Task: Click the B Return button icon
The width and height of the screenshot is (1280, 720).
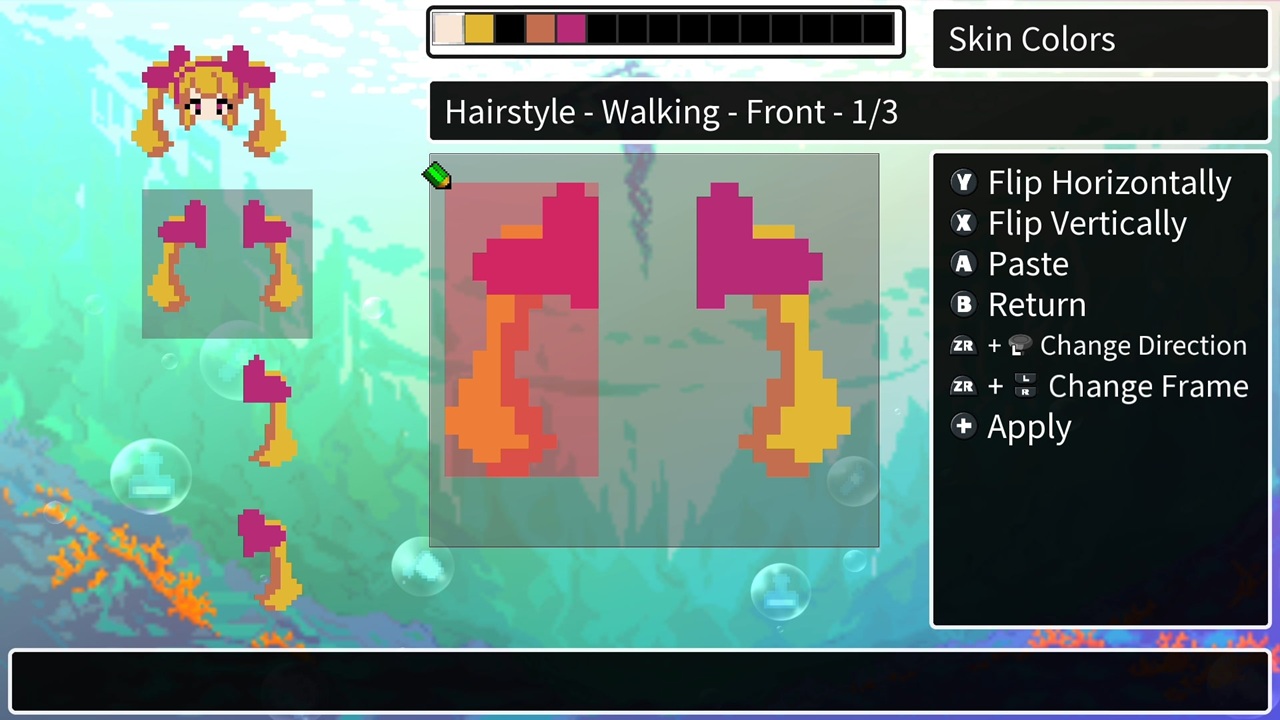Action: 963,304
